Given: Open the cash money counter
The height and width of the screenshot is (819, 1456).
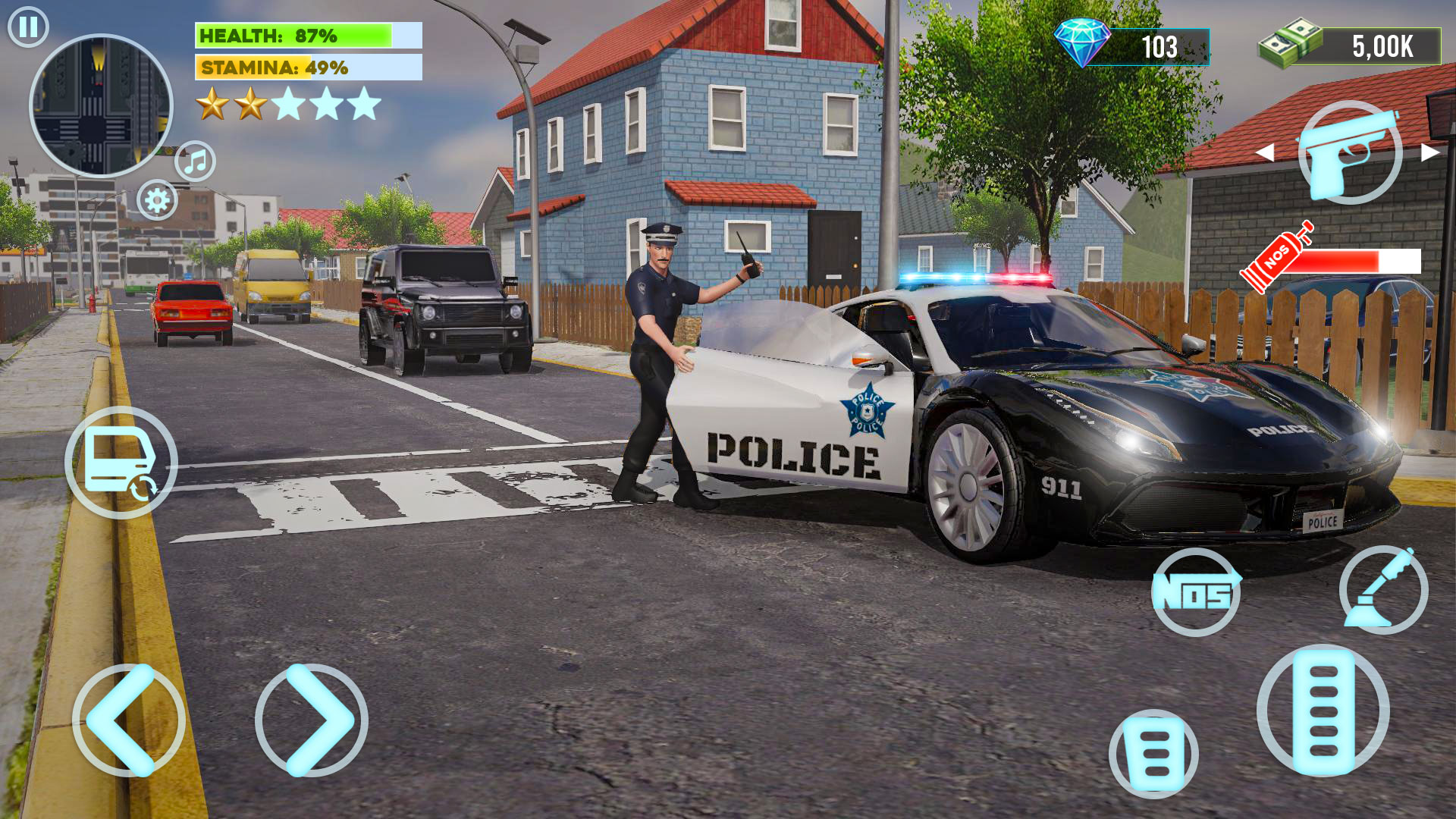Looking at the screenshot, I should tap(1350, 46).
